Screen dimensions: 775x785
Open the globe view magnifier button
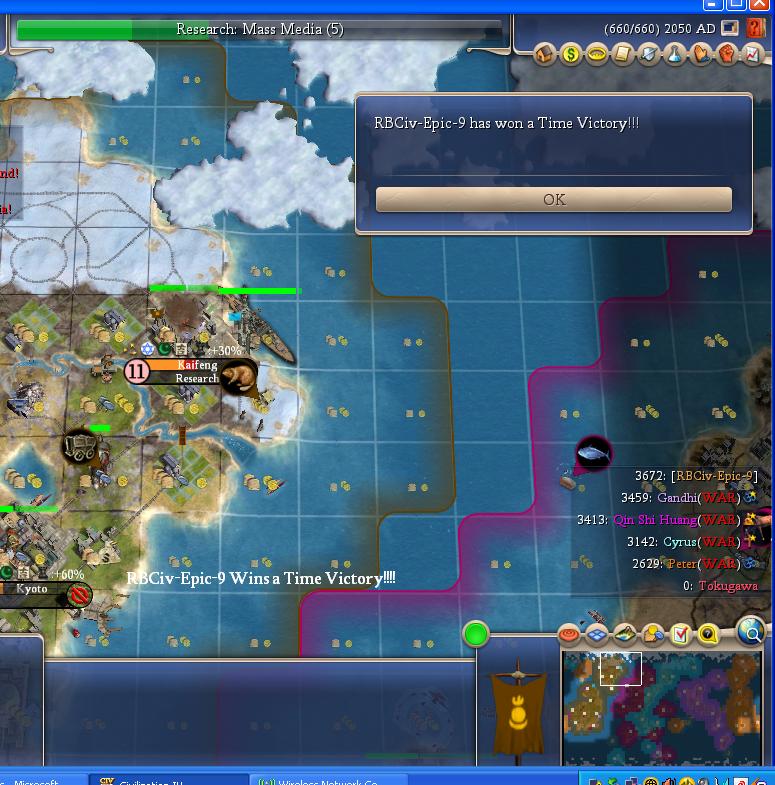pos(751,631)
